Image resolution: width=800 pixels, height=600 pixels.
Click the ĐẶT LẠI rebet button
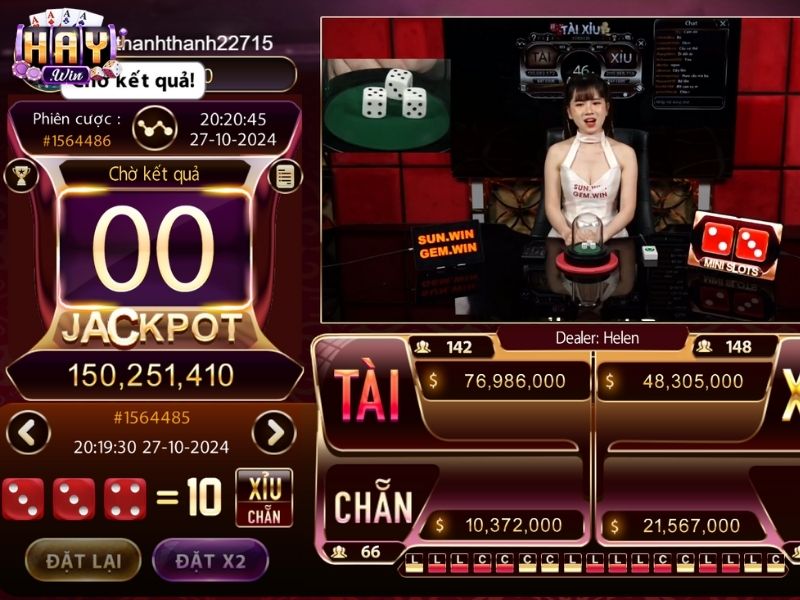[83, 560]
